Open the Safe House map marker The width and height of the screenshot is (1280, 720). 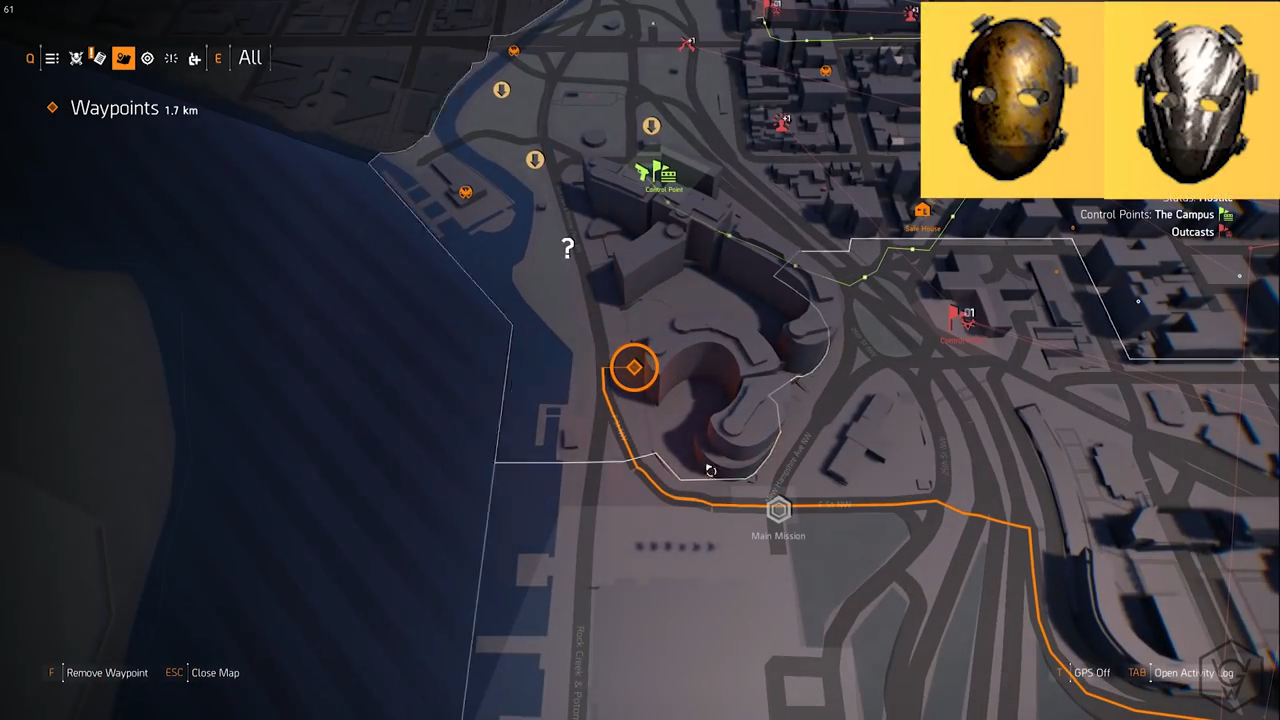[922, 211]
